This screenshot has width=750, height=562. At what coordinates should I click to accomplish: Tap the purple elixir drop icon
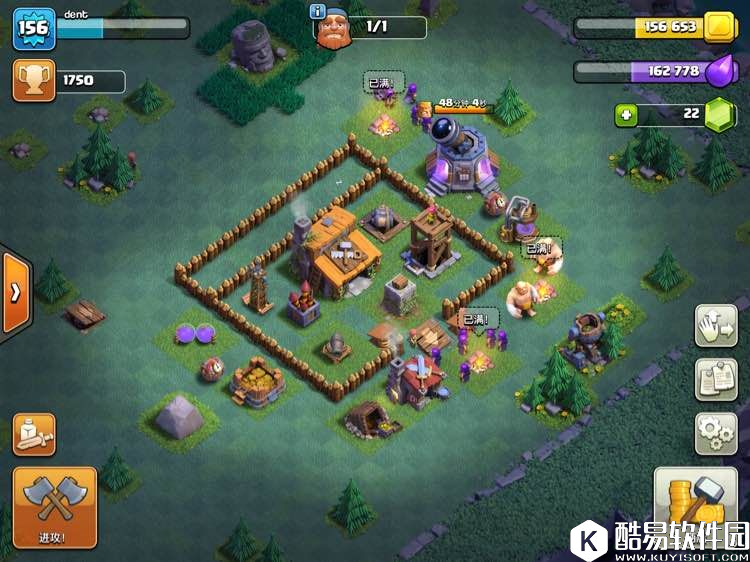[718, 71]
